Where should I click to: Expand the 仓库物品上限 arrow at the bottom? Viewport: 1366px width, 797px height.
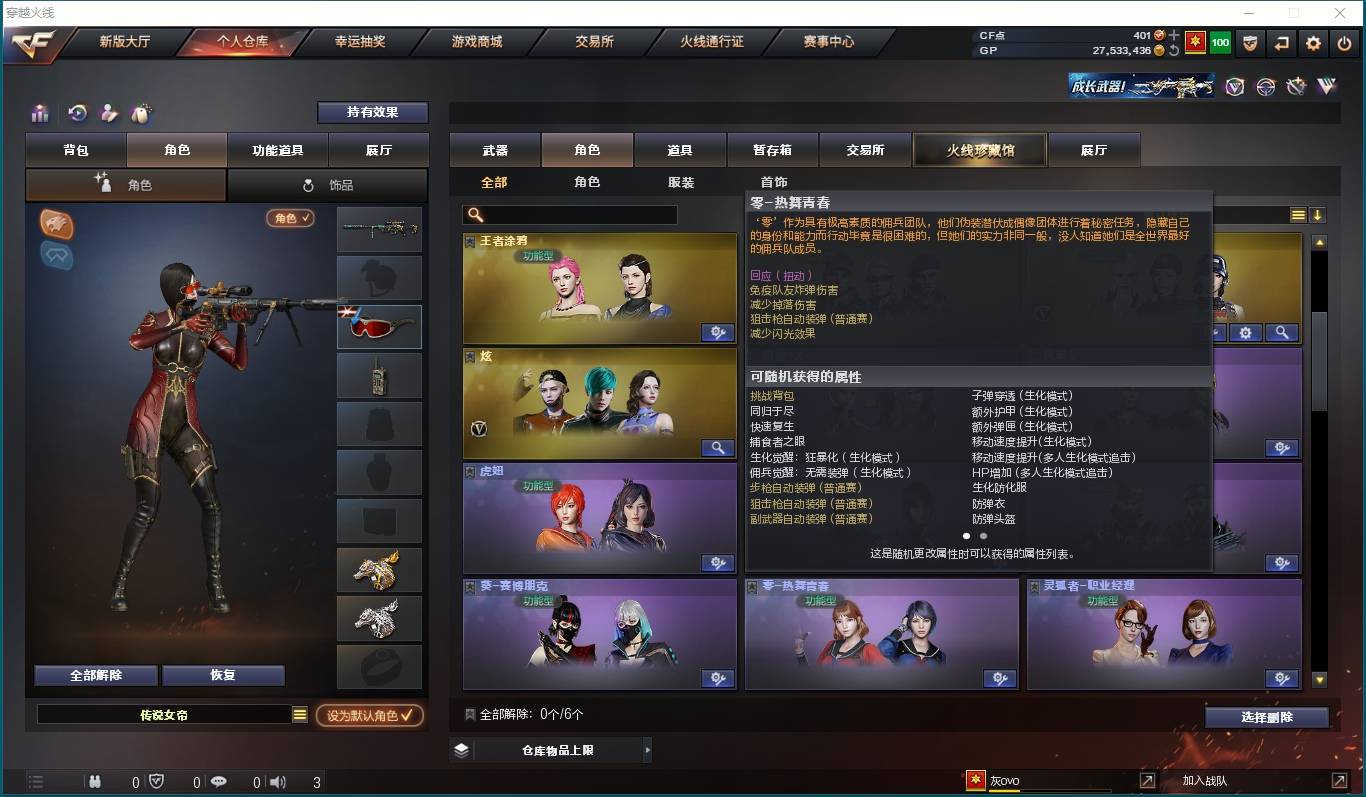point(647,748)
